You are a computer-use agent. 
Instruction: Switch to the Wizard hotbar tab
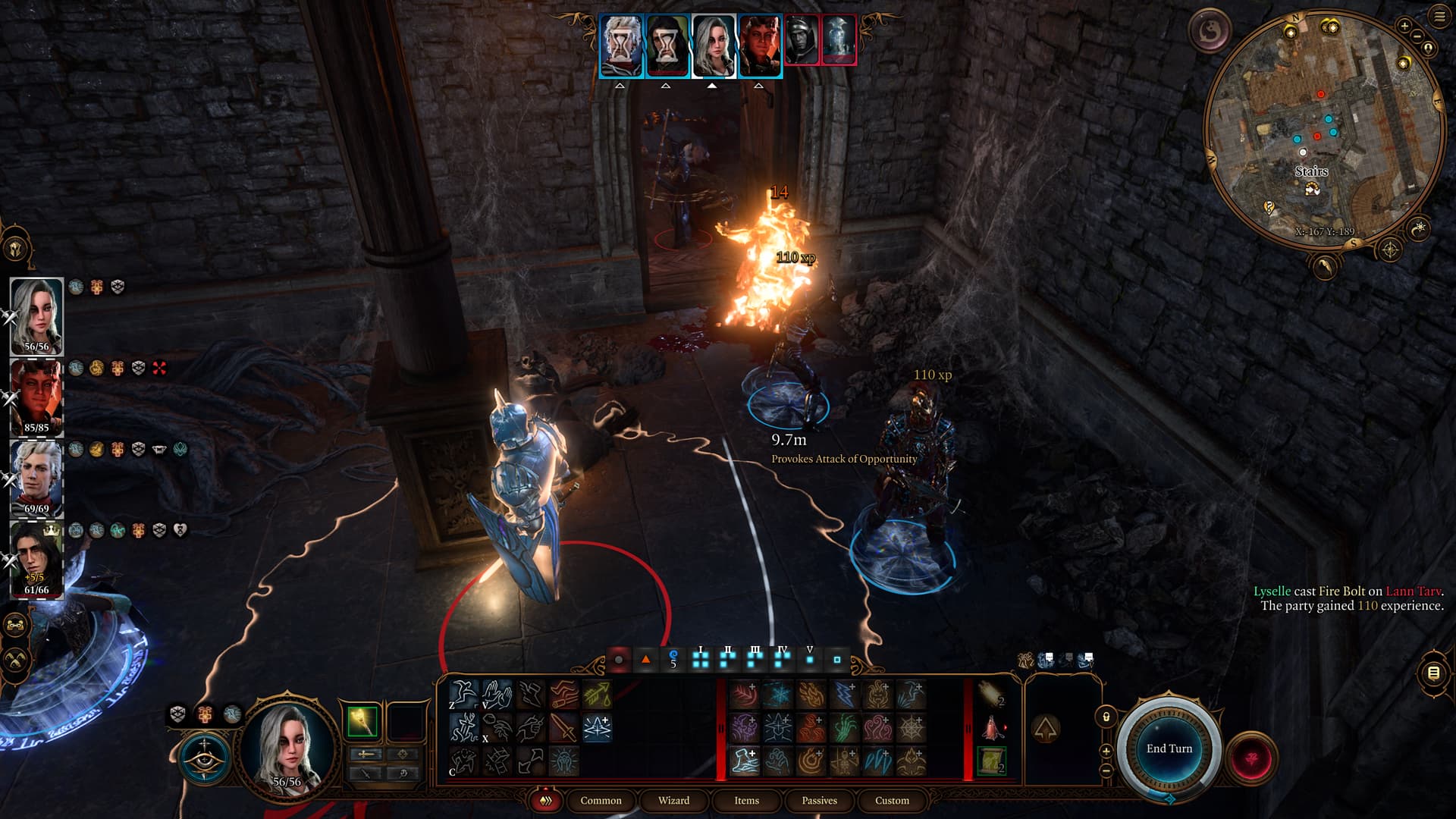click(673, 801)
